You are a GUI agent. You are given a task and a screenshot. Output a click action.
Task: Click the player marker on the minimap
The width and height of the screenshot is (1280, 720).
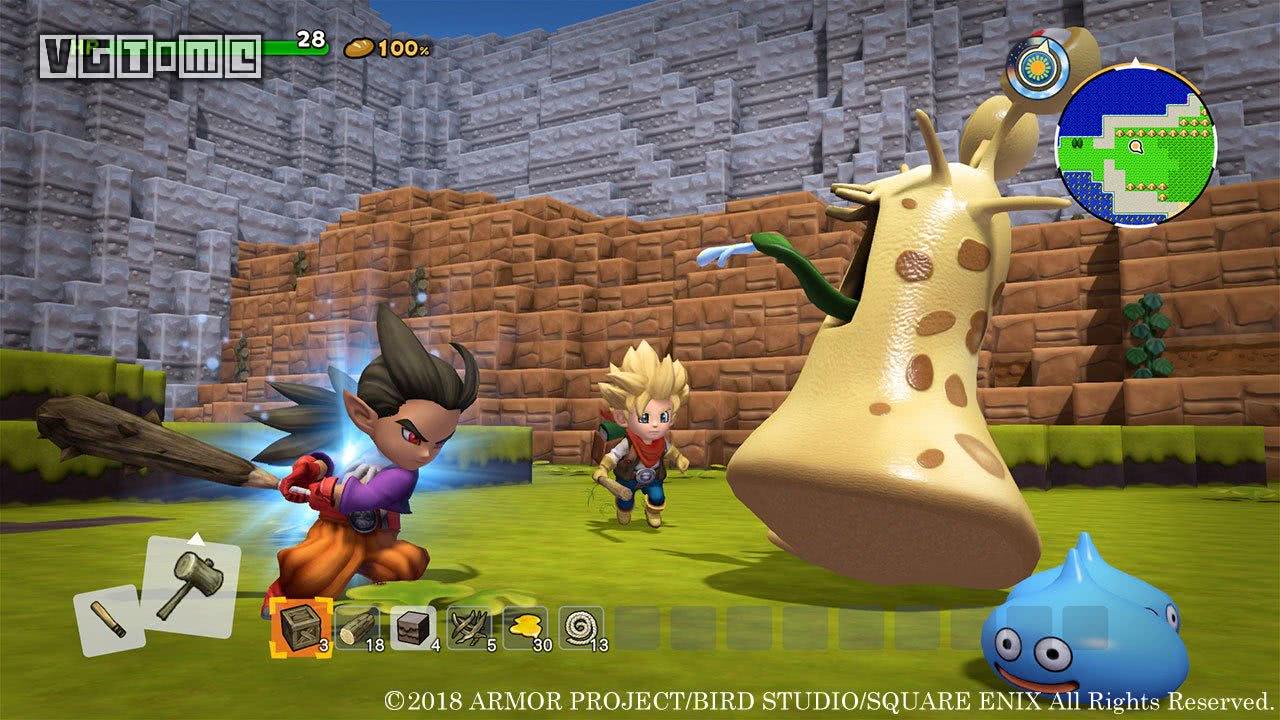coord(1135,147)
